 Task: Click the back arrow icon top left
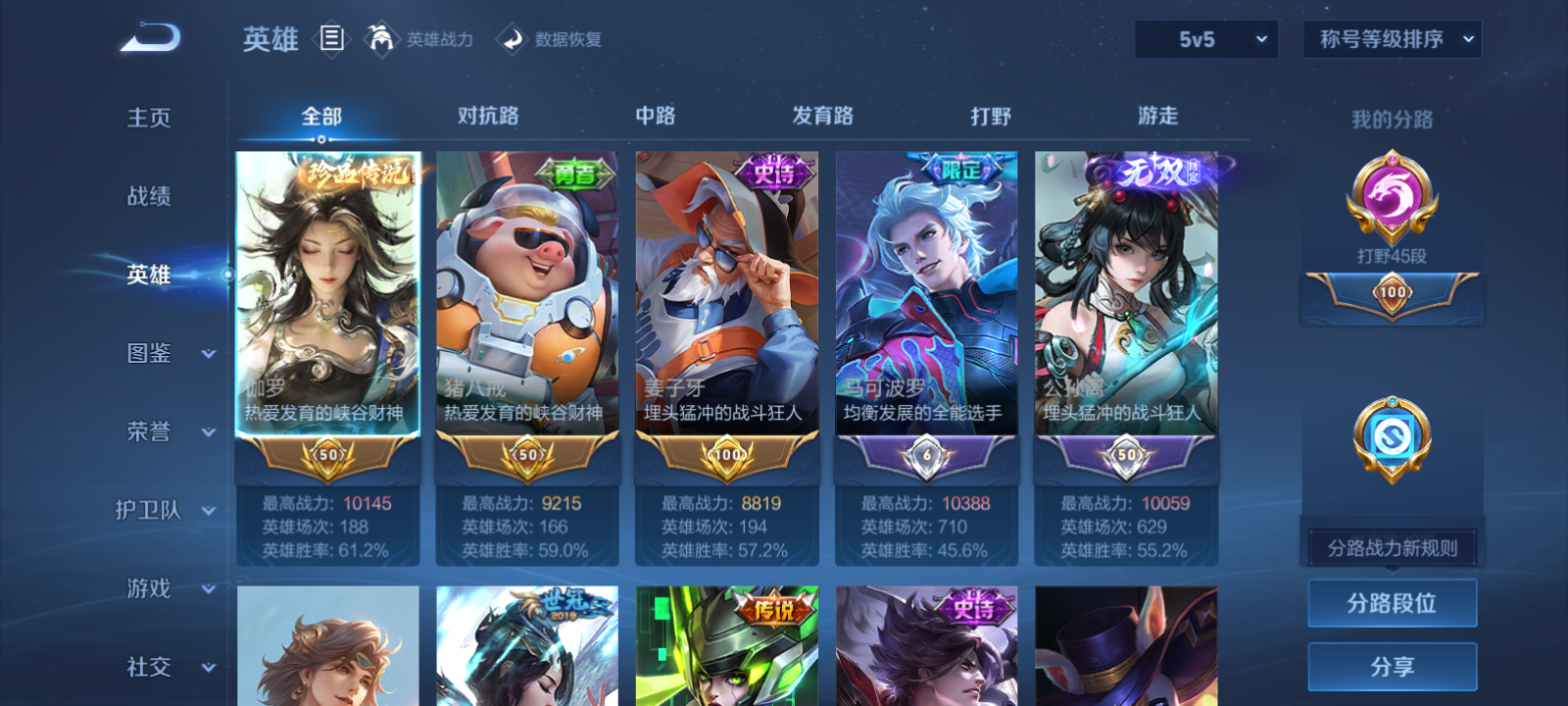(147, 36)
